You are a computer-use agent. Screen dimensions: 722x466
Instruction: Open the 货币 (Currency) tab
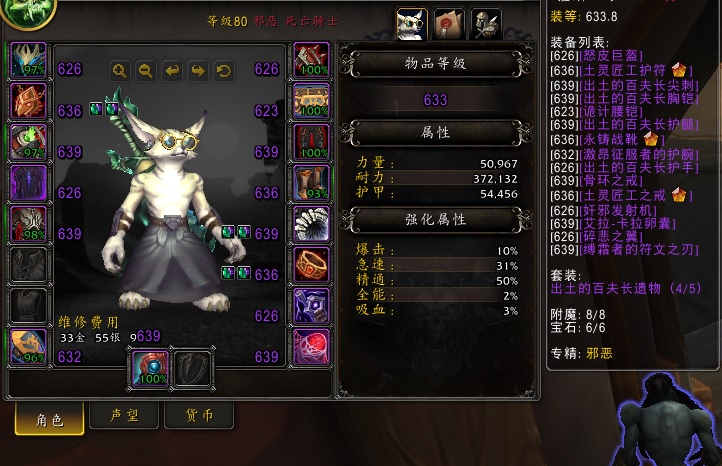pos(198,415)
